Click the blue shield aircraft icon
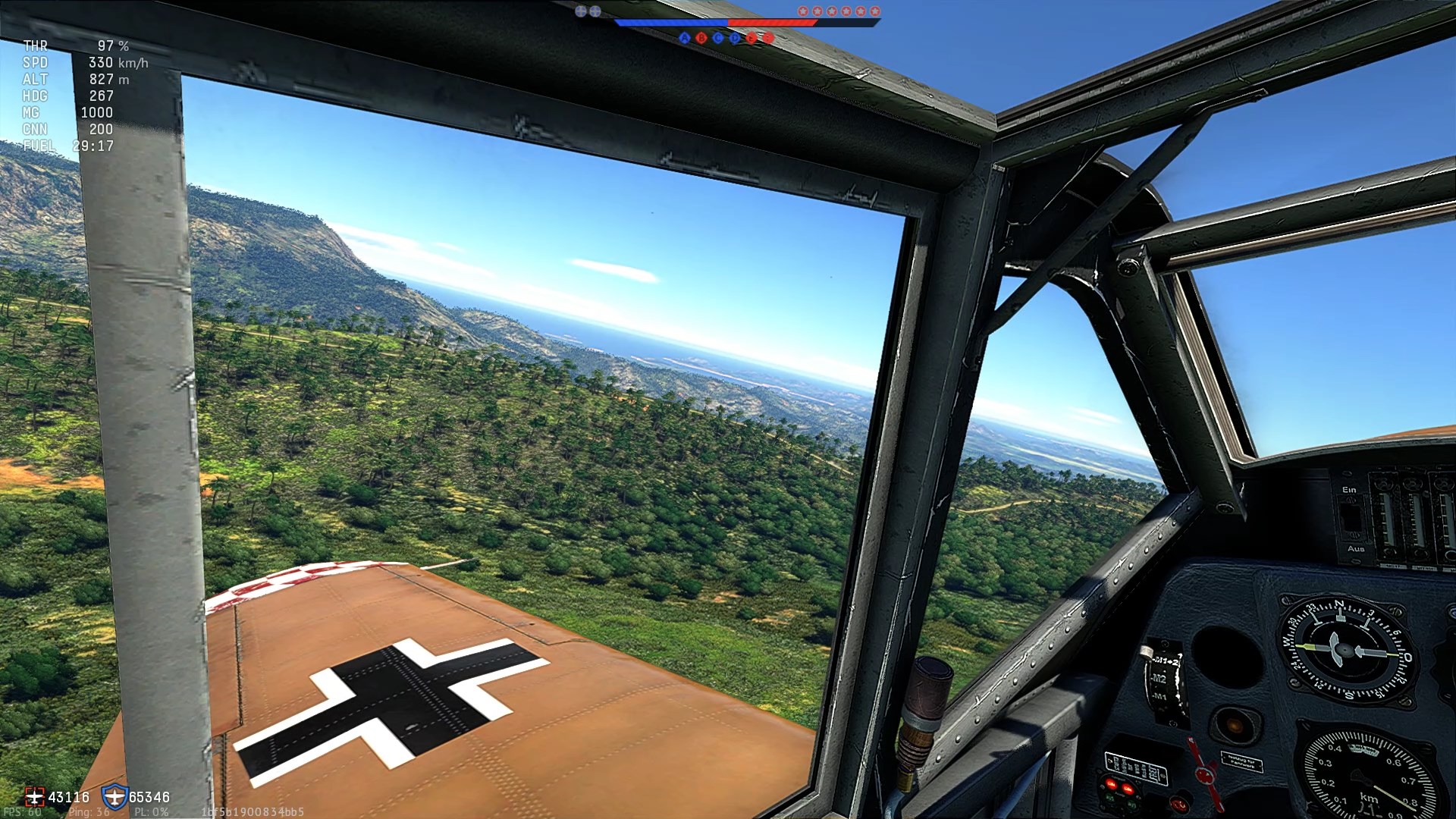 [x=115, y=797]
